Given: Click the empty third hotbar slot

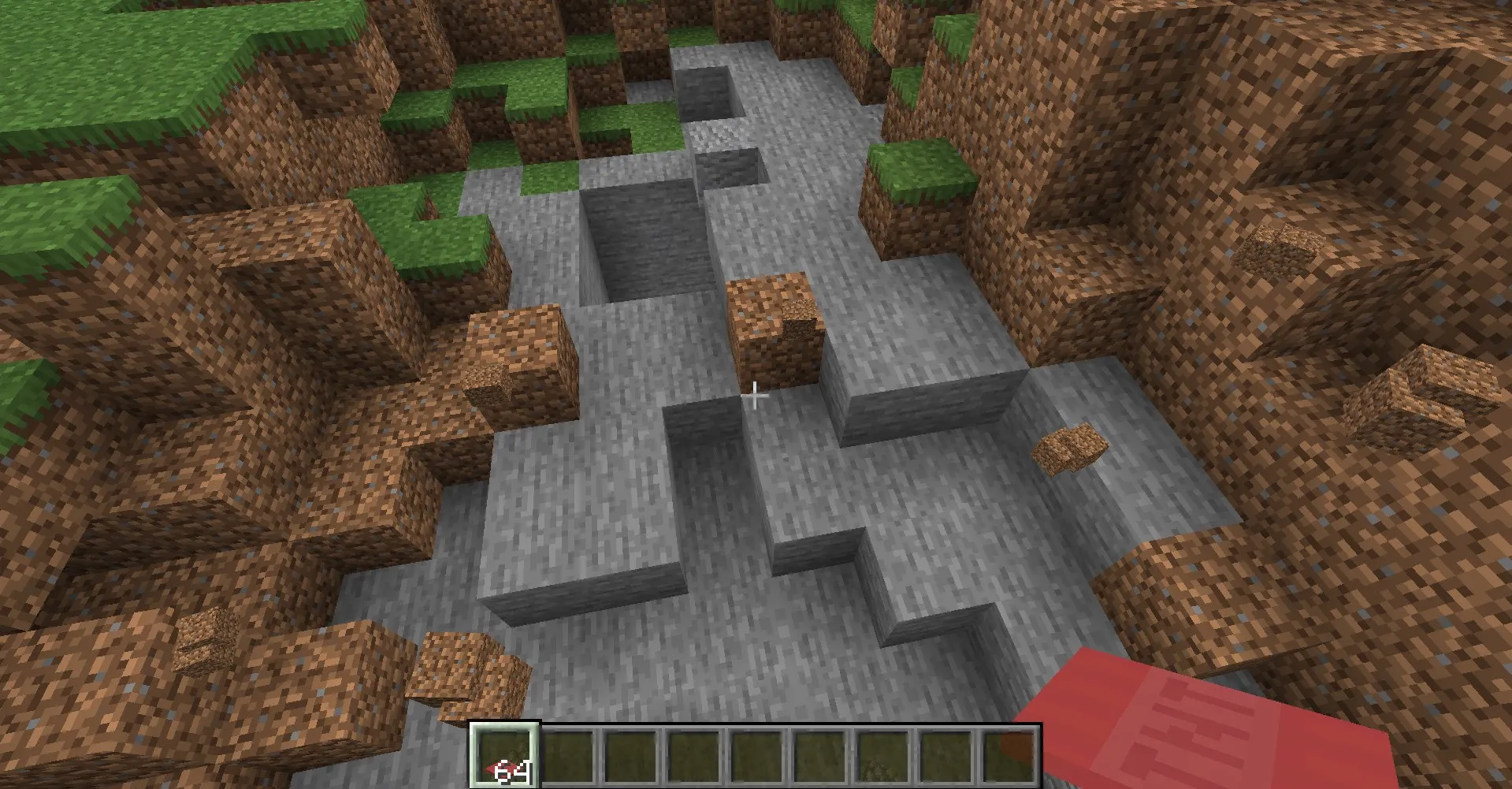Looking at the screenshot, I should [632, 754].
